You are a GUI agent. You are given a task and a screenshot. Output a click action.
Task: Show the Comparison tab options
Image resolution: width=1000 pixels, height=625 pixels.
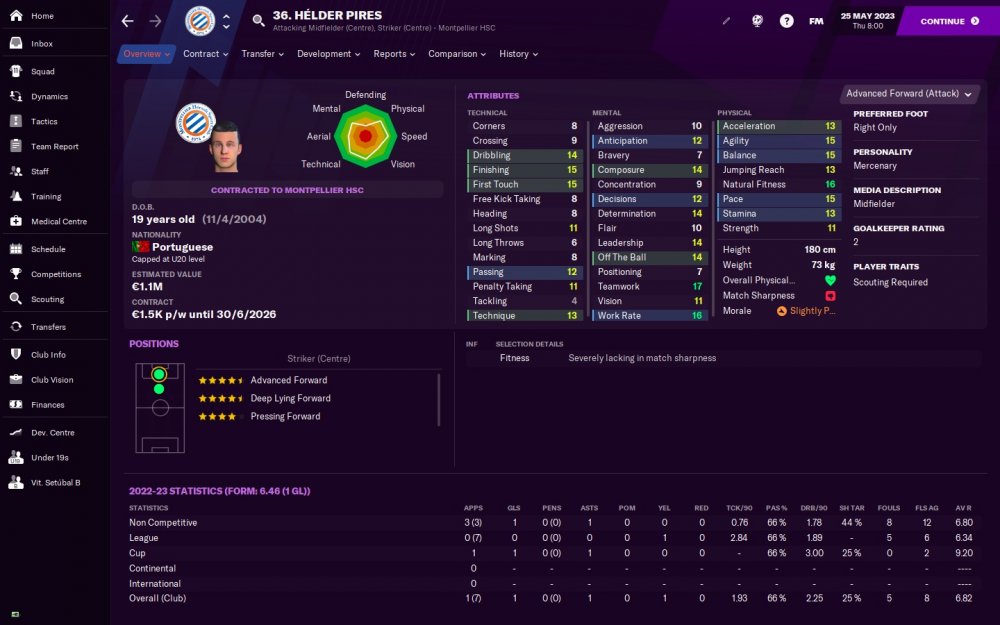457,54
